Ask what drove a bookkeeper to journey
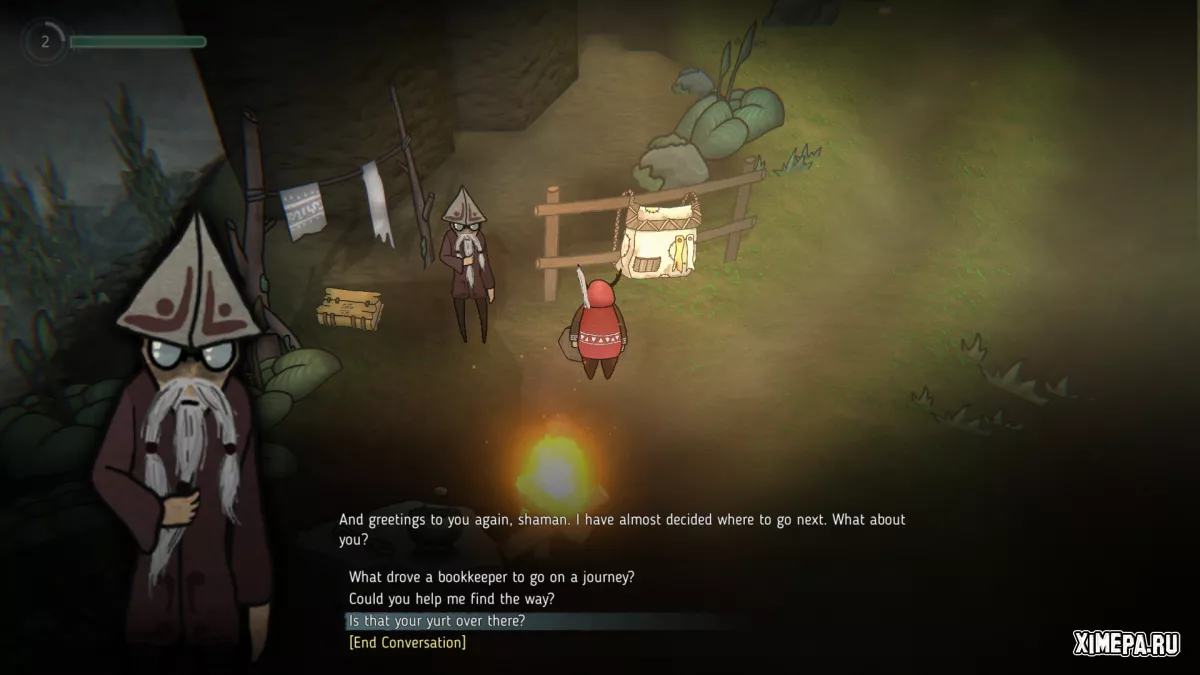This screenshot has height=675, width=1200. (x=492, y=577)
